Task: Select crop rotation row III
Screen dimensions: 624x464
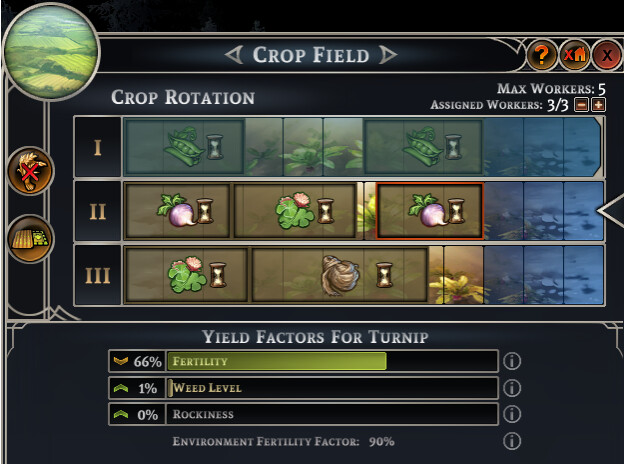Action: (97, 273)
